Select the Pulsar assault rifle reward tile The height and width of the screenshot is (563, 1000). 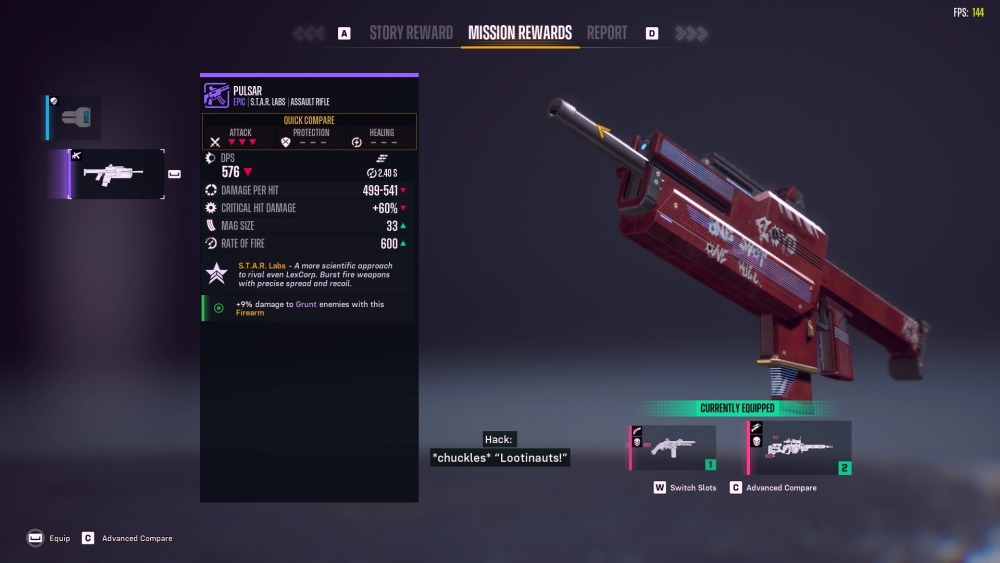(117, 174)
